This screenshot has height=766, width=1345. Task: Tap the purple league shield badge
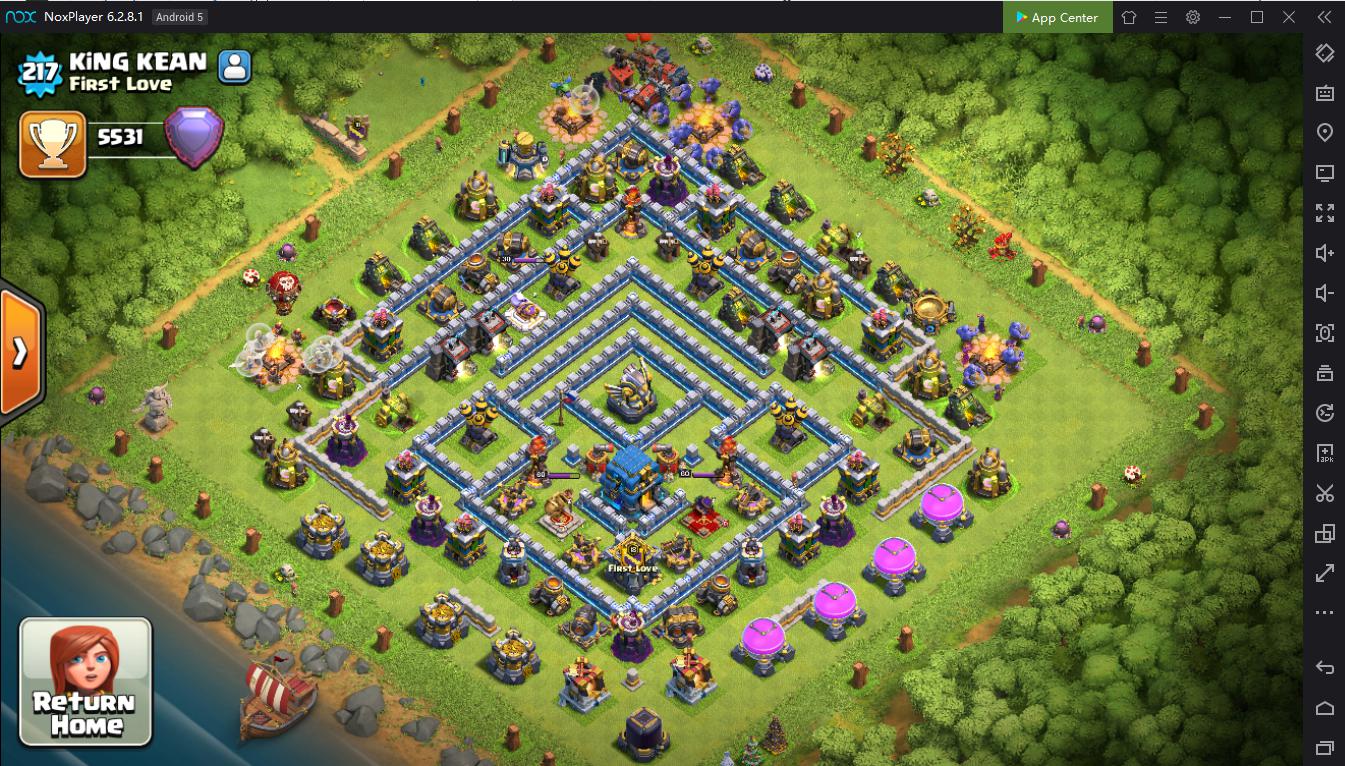[193, 137]
